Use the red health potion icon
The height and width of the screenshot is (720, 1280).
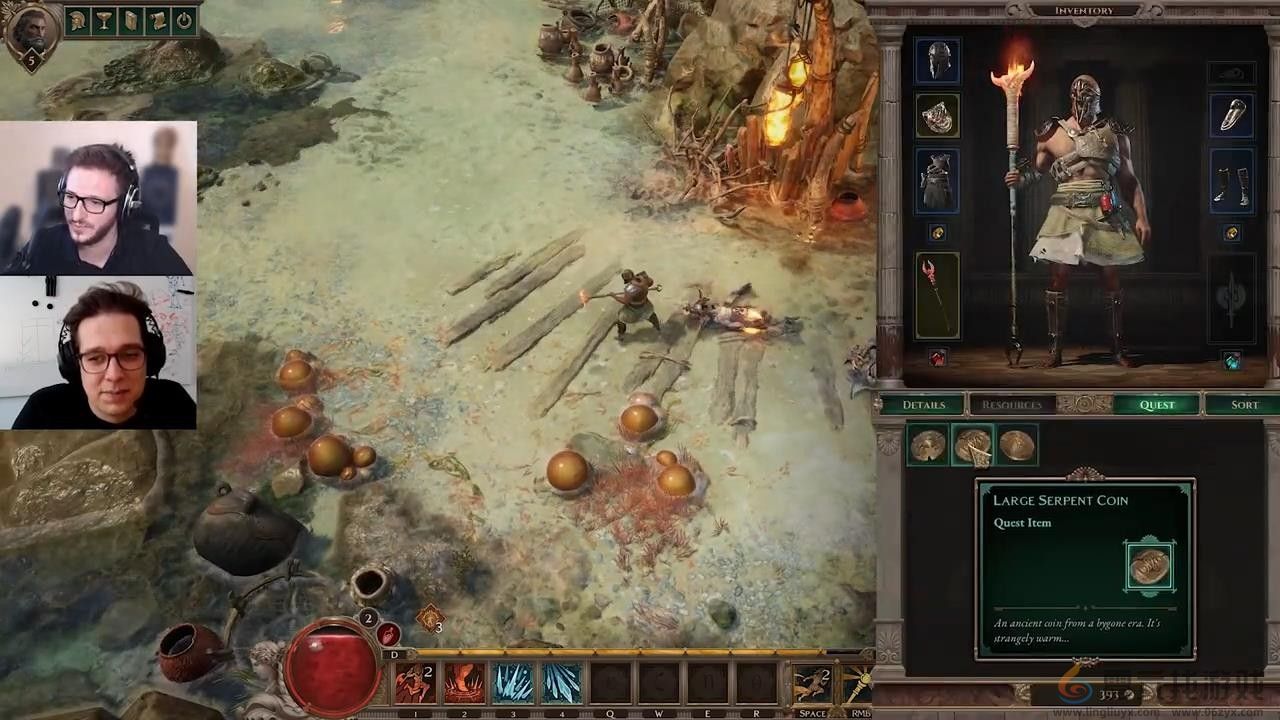(x=389, y=635)
